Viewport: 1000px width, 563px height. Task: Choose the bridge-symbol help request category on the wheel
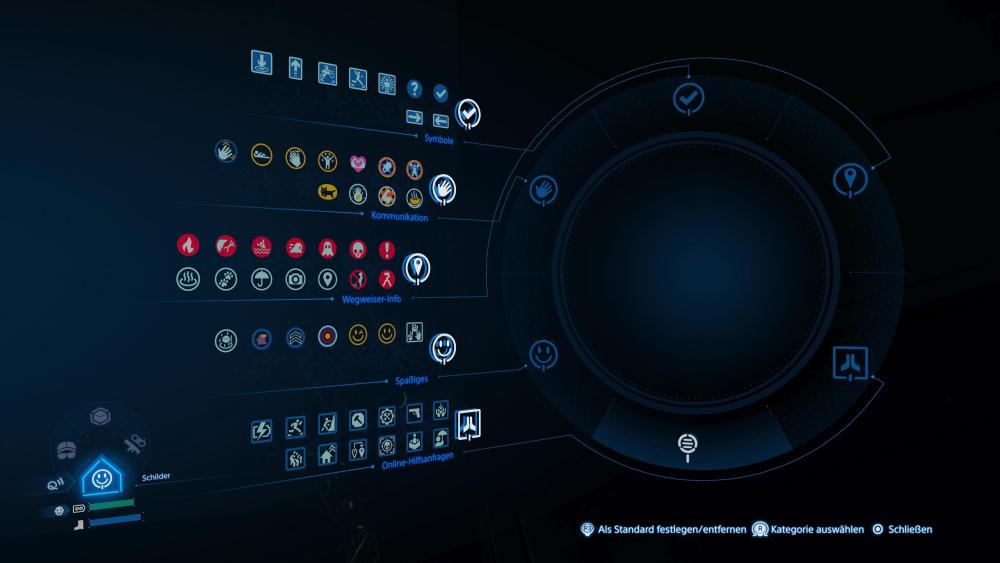click(849, 362)
